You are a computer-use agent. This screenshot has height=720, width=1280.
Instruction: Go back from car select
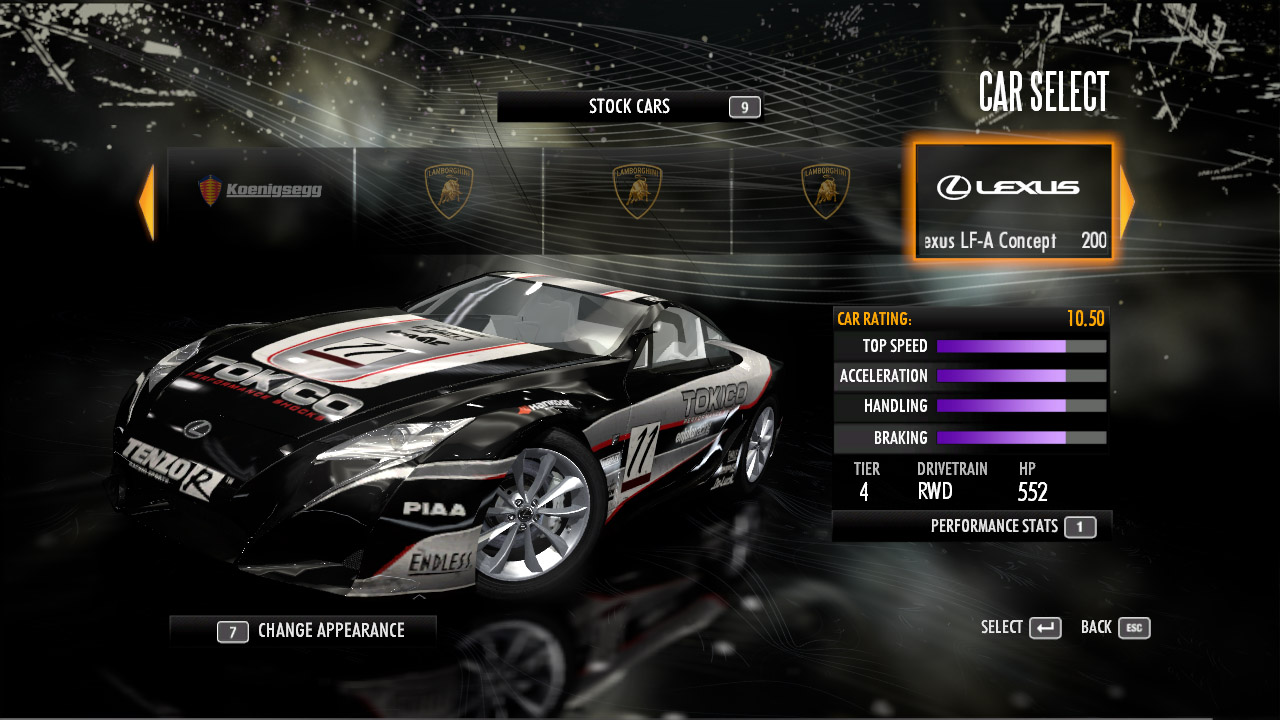(x=1115, y=628)
